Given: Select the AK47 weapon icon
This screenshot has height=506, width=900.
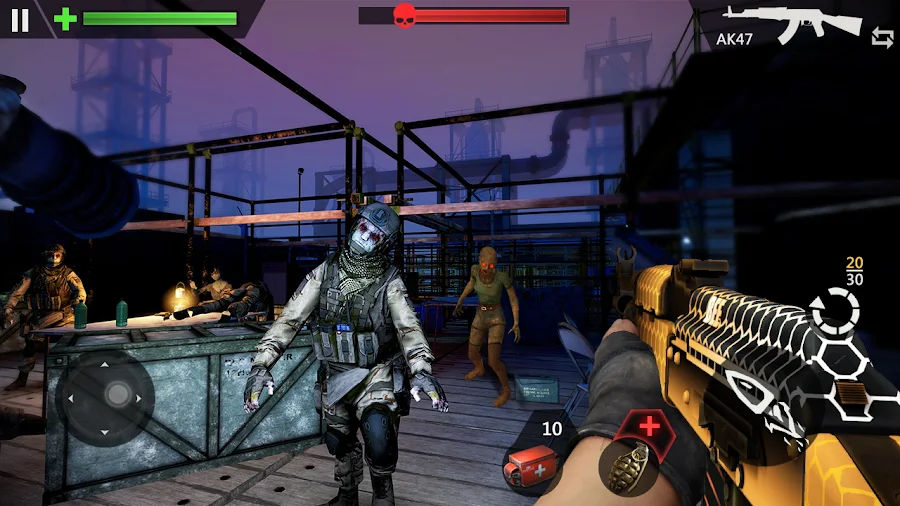Looking at the screenshot, I should coord(792,22).
